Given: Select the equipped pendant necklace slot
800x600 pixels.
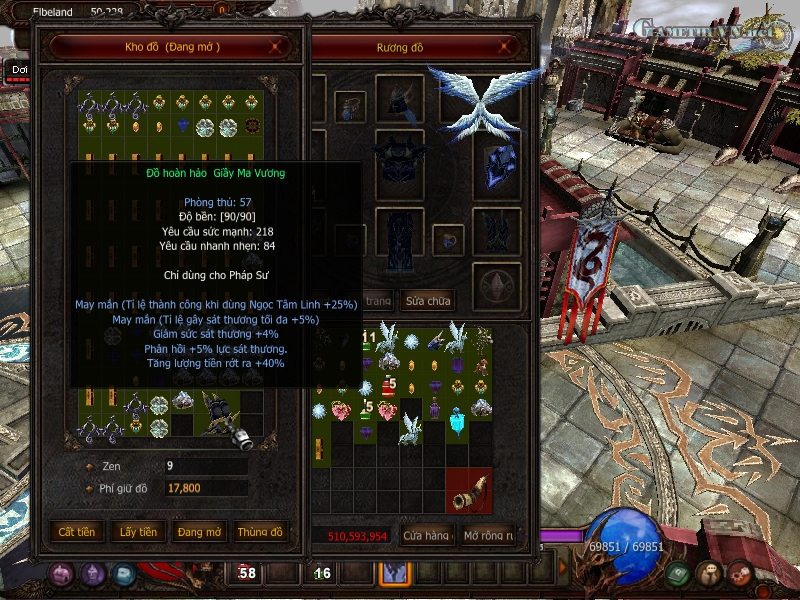Looking at the screenshot, I should tap(349, 104).
